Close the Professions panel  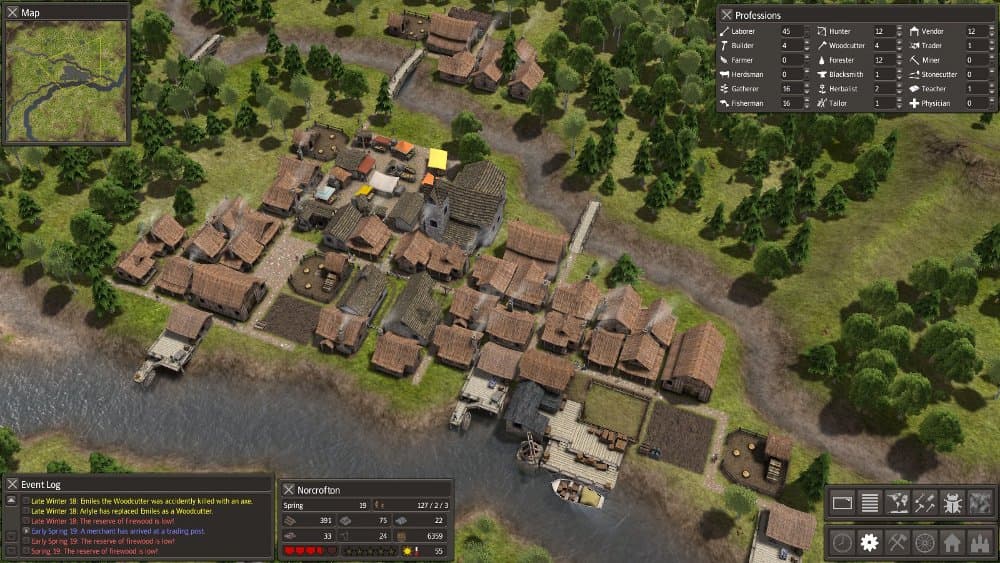(724, 15)
